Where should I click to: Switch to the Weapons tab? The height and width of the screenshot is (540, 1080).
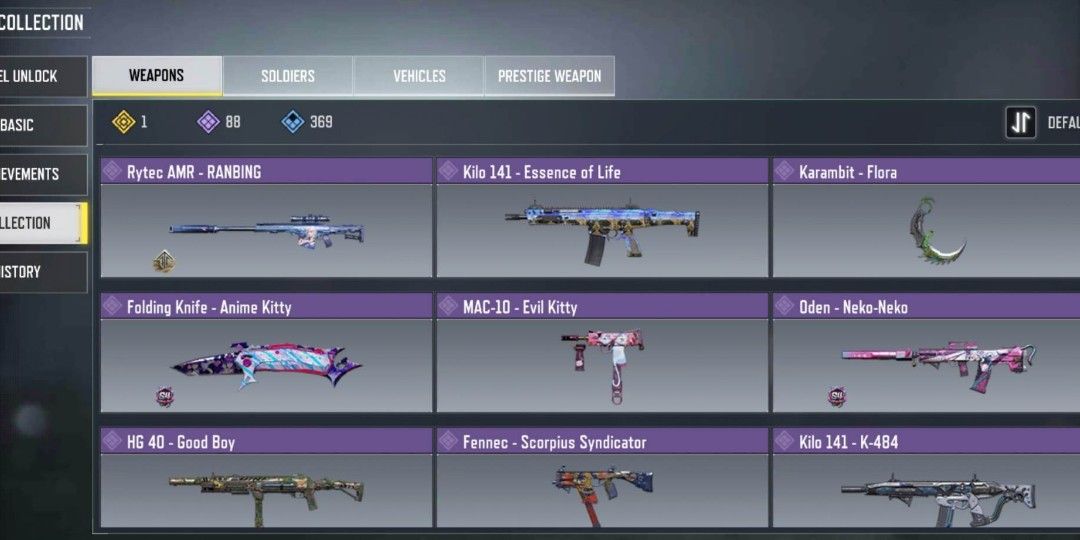coord(157,76)
